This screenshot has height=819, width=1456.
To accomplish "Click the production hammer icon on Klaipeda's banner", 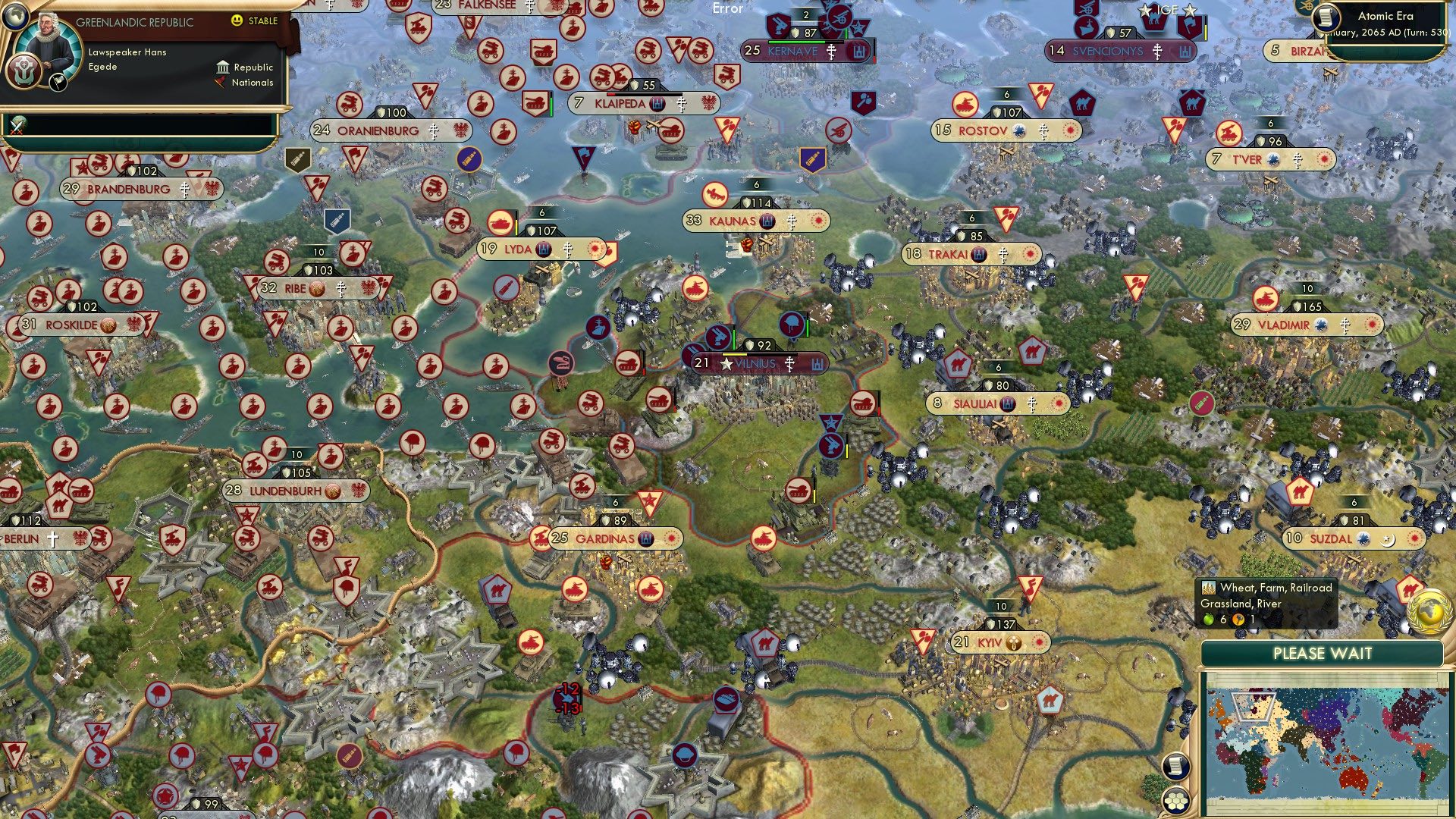I will (657, 105).
